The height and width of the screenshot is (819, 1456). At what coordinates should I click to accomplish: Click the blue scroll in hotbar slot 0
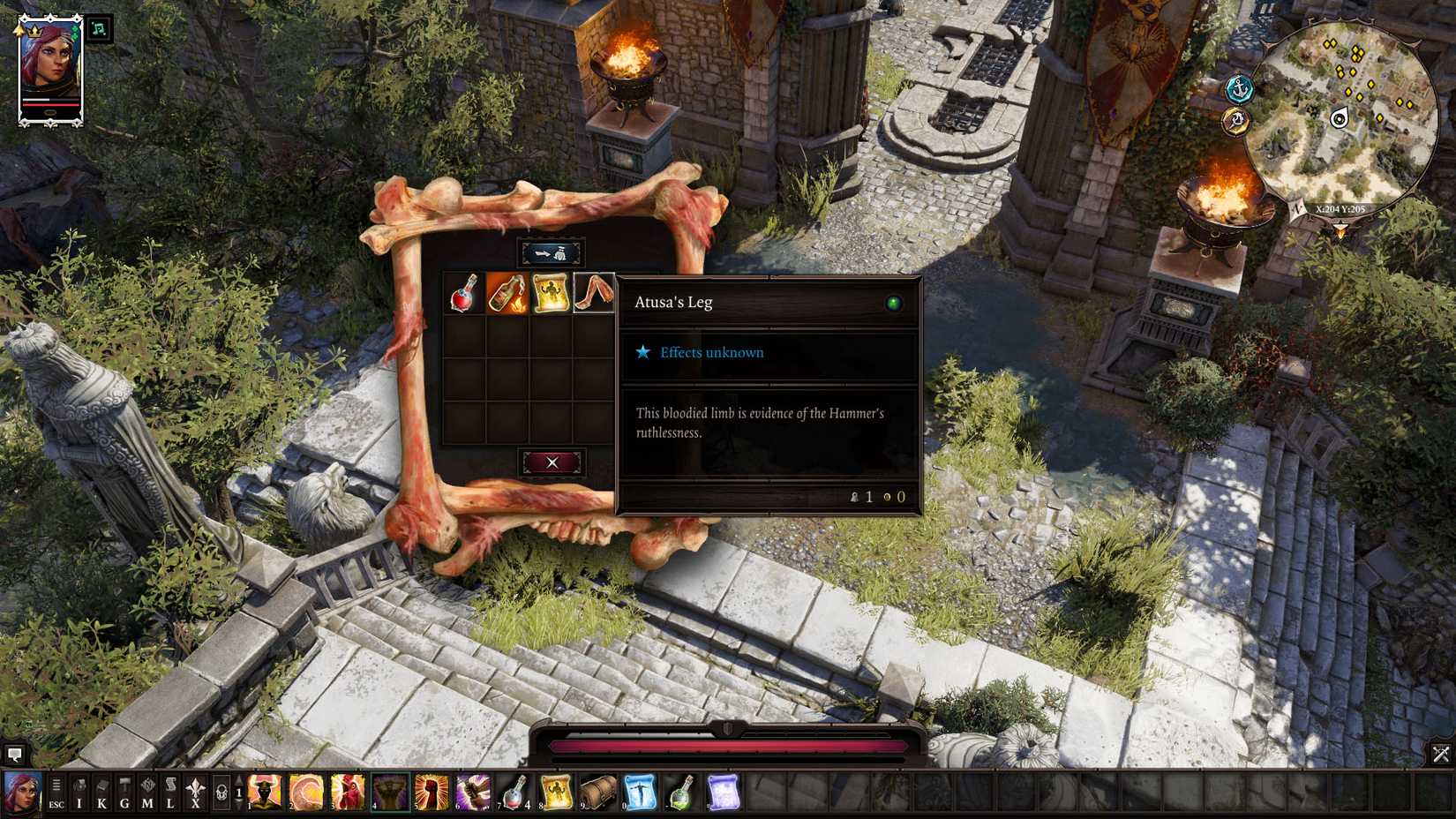click(x=637, y=794)
